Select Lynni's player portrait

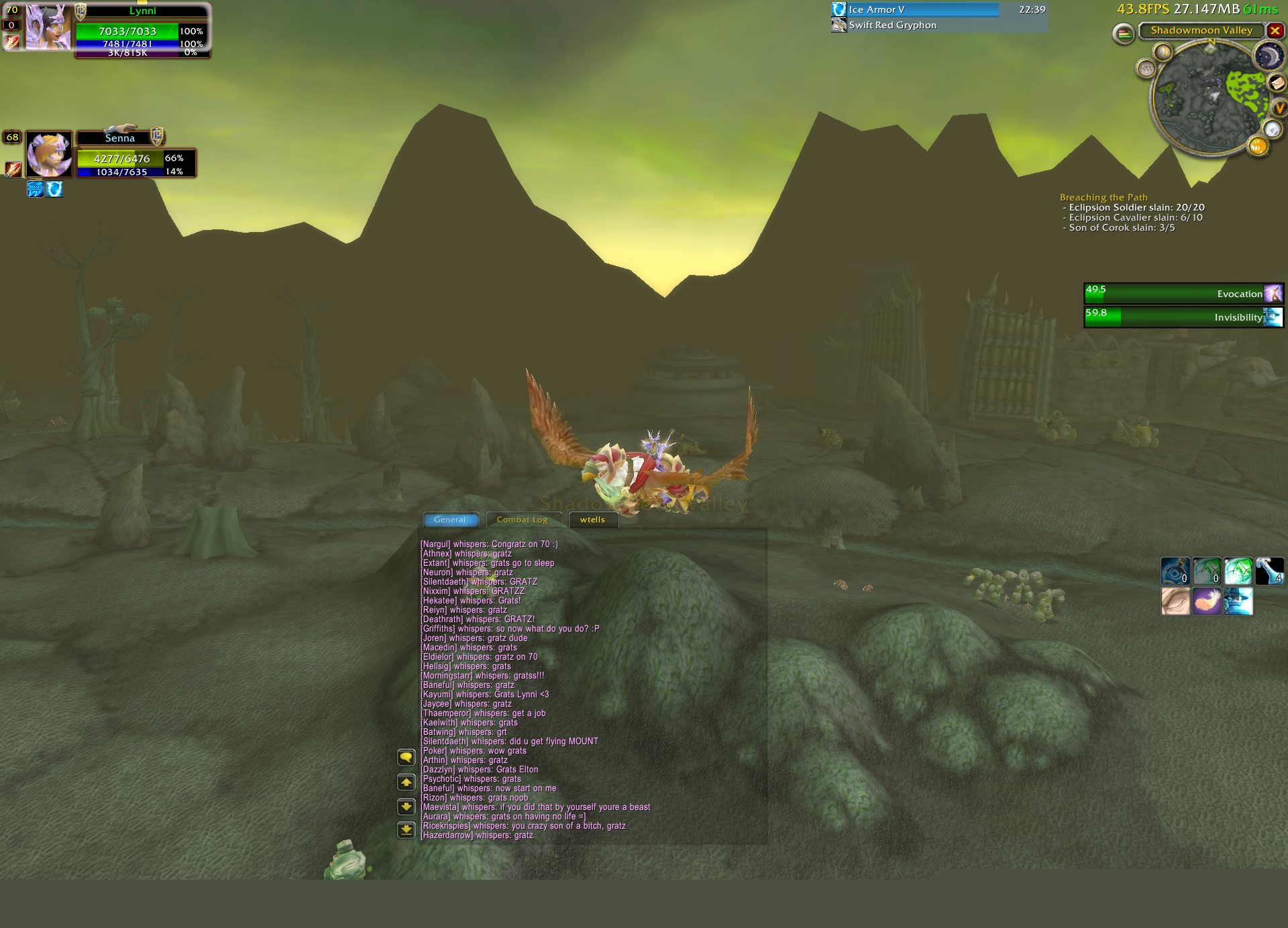(x=48, y=27)
